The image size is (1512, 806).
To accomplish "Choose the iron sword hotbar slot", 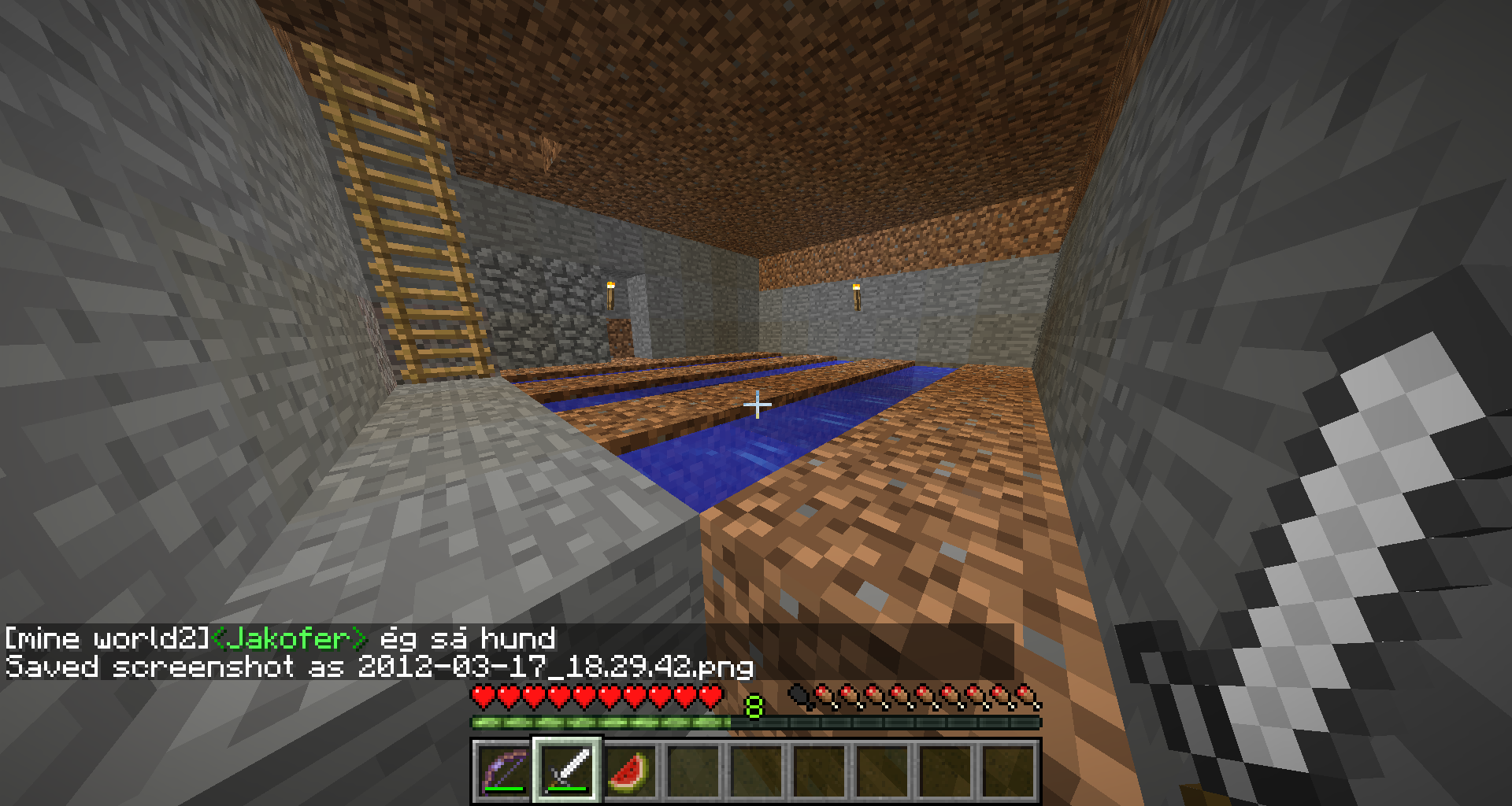I will click(x=567, y=770).
